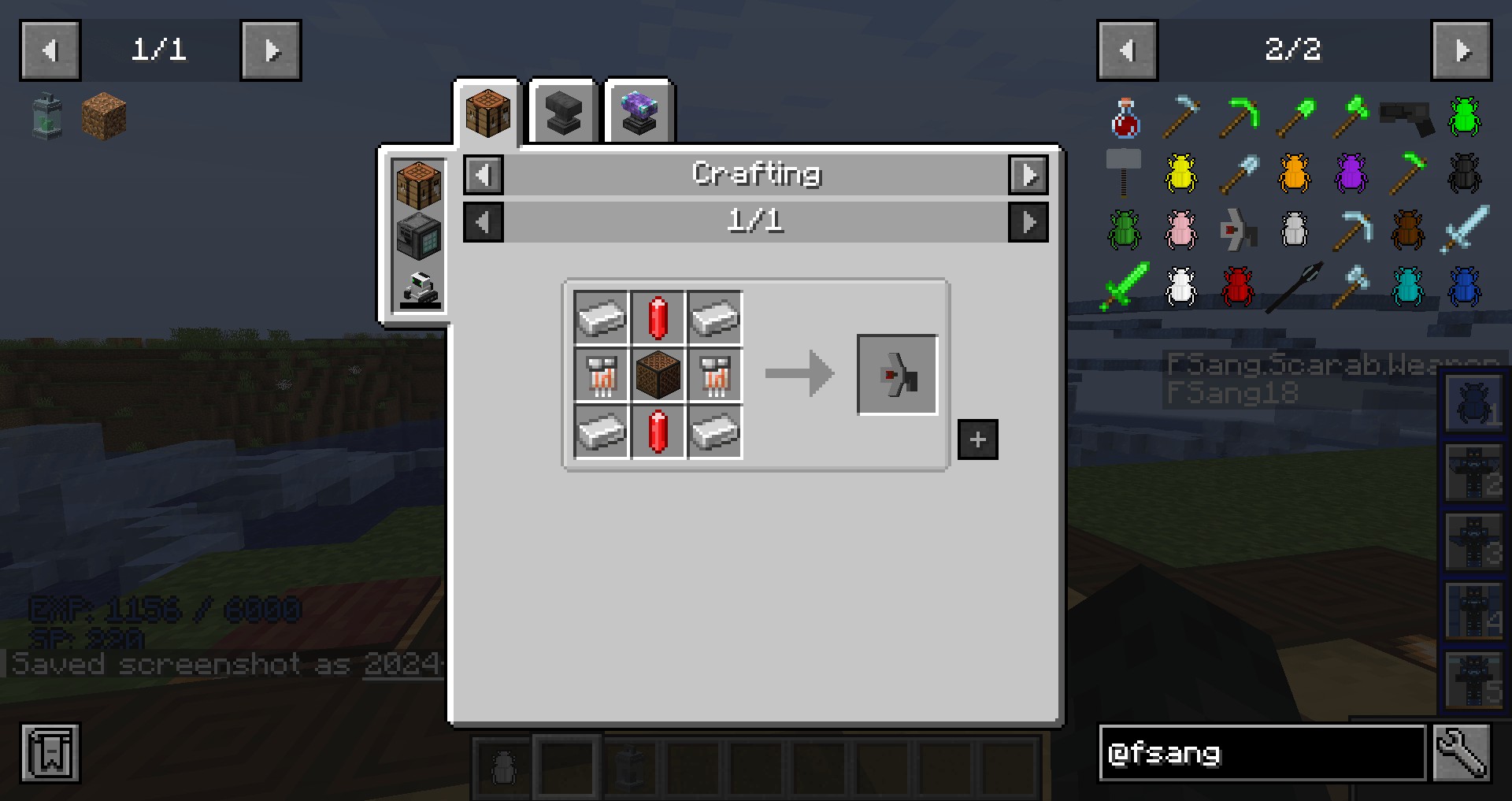Switch to the anvil recipe tab

point(563,113)
